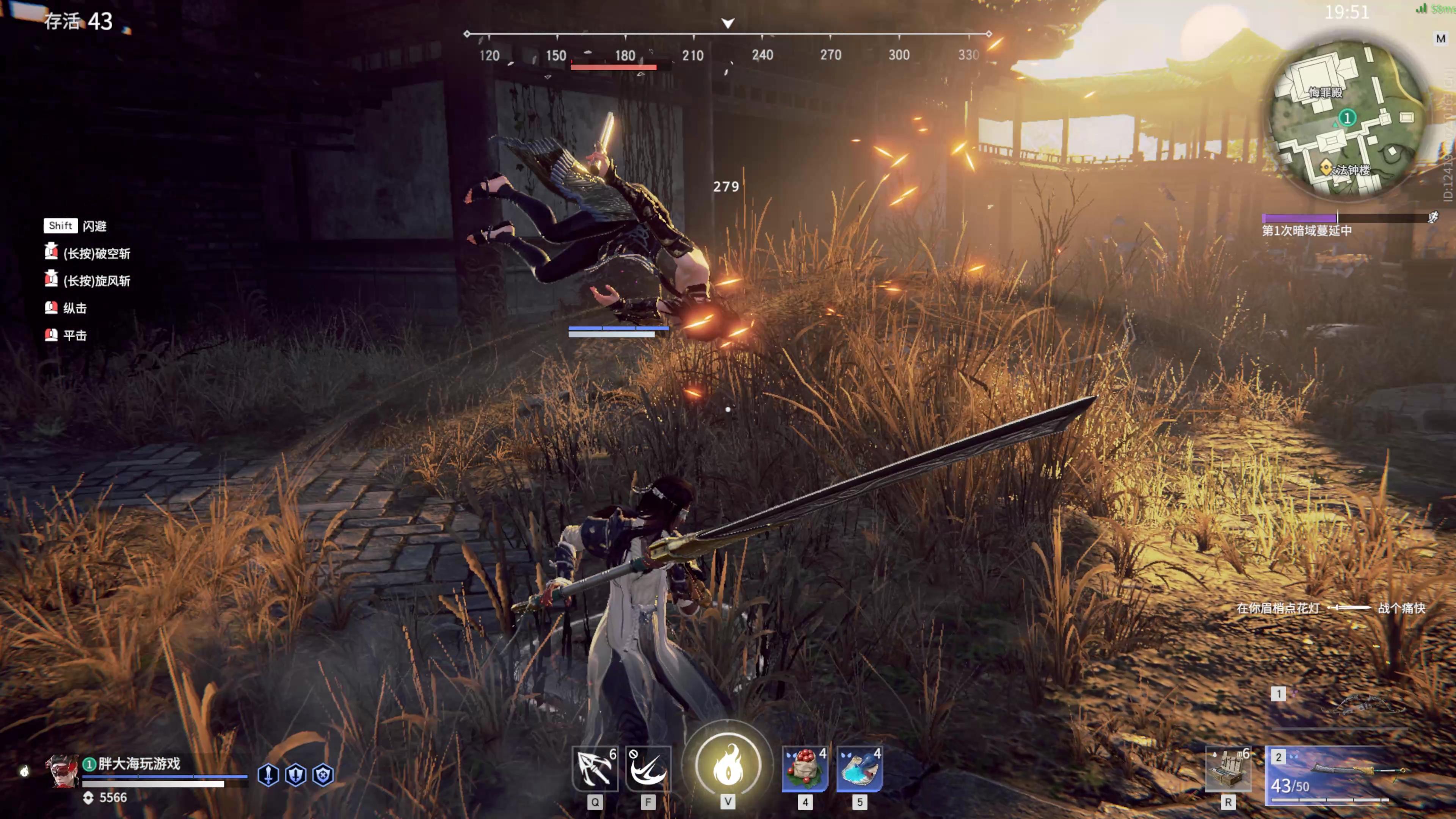
Task: Select the weapon repair kit slot
Action: (1228, 769)
